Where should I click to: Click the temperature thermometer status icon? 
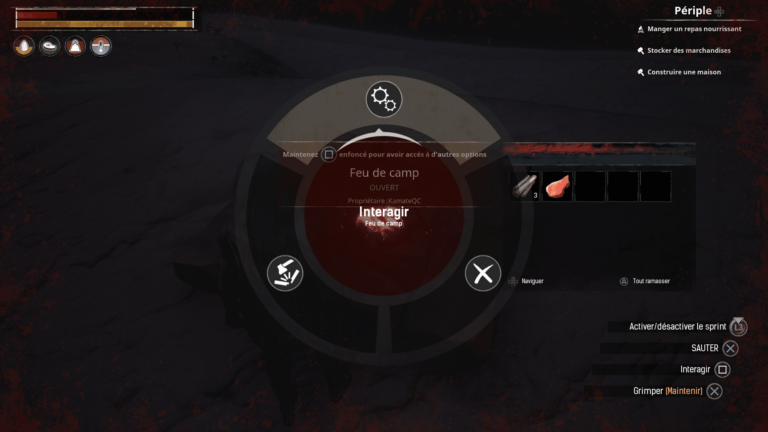pos(101,46)
